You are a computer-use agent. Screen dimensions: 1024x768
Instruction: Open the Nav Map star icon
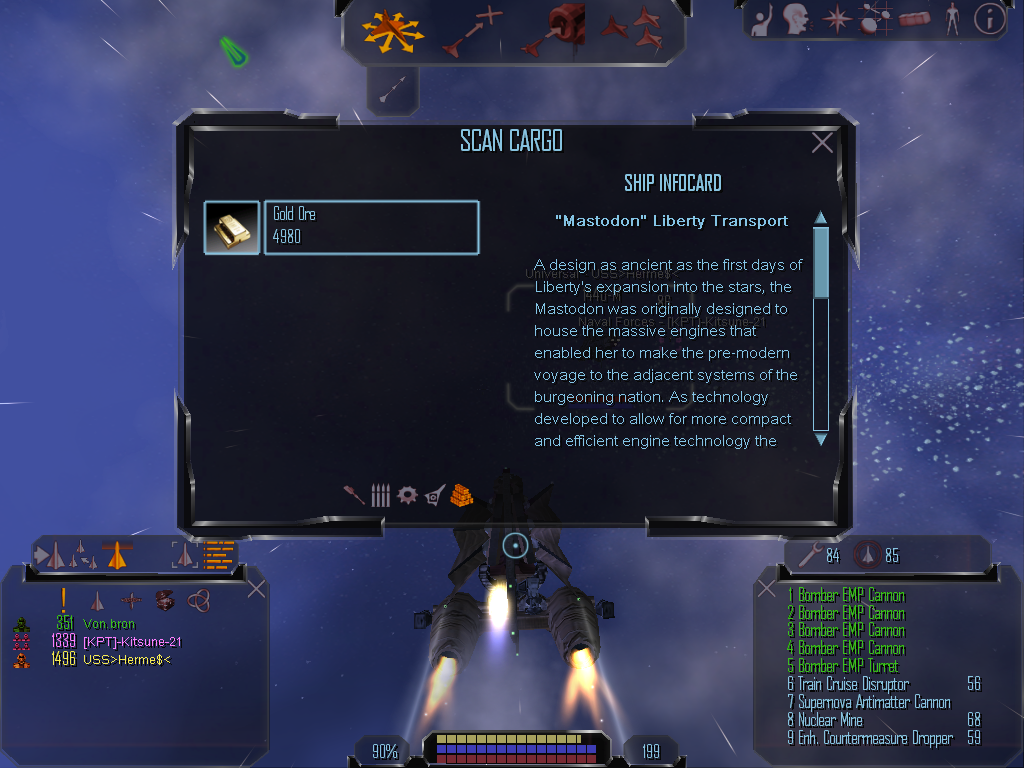(x=835, y=19)
